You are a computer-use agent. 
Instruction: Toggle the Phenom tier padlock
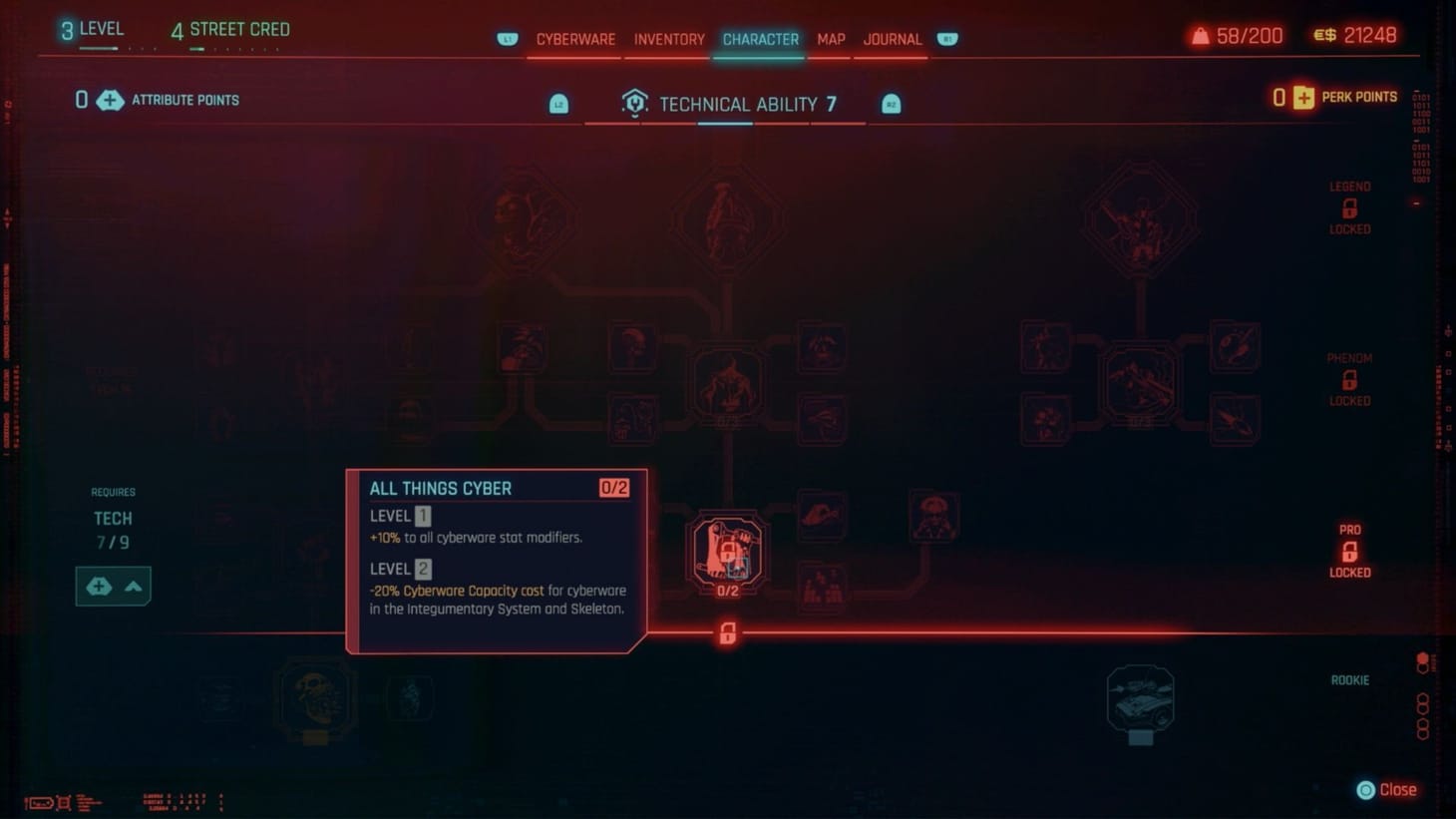[1349, 379]
